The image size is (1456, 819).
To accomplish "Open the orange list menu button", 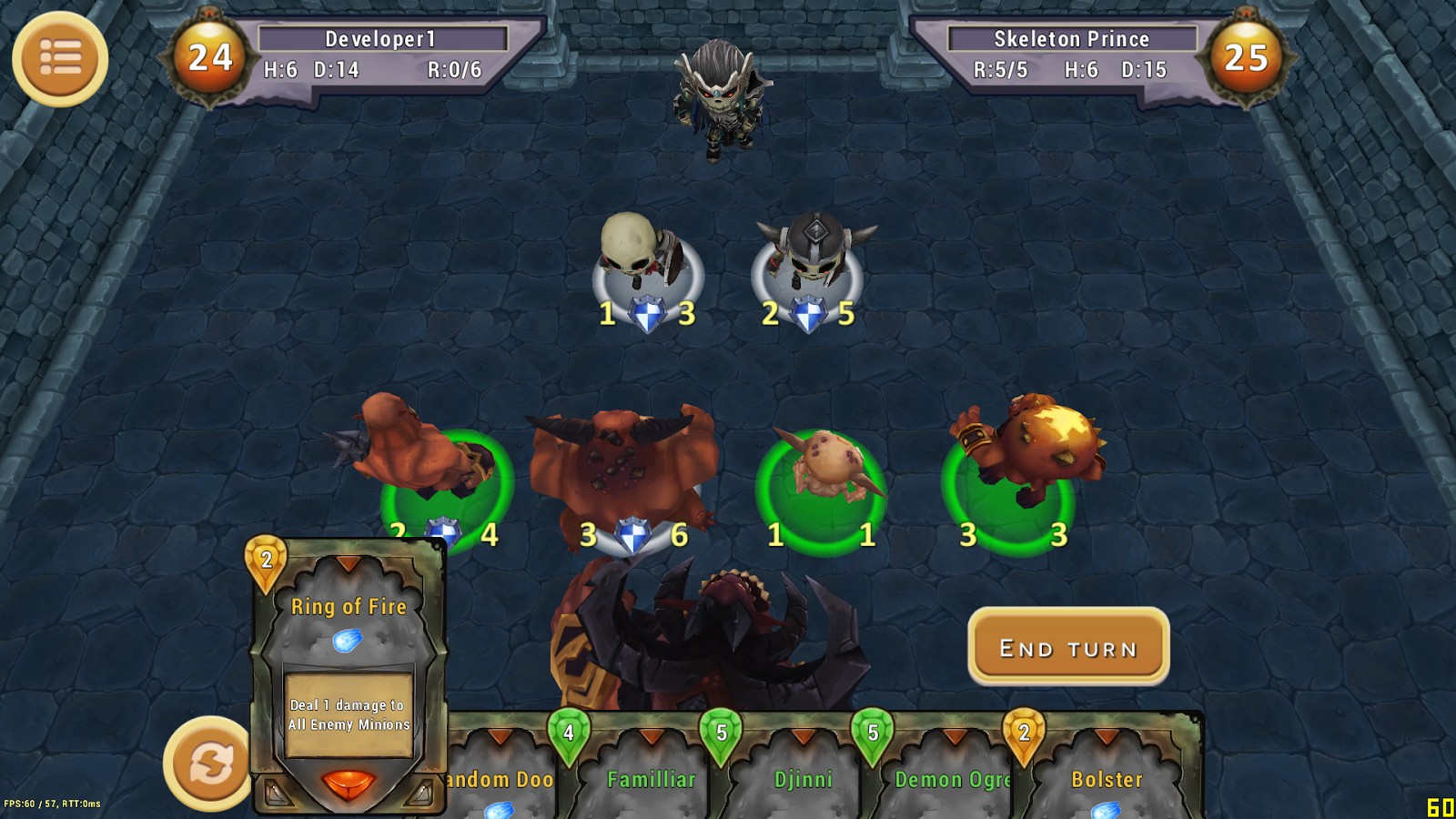I will (60, 59).
